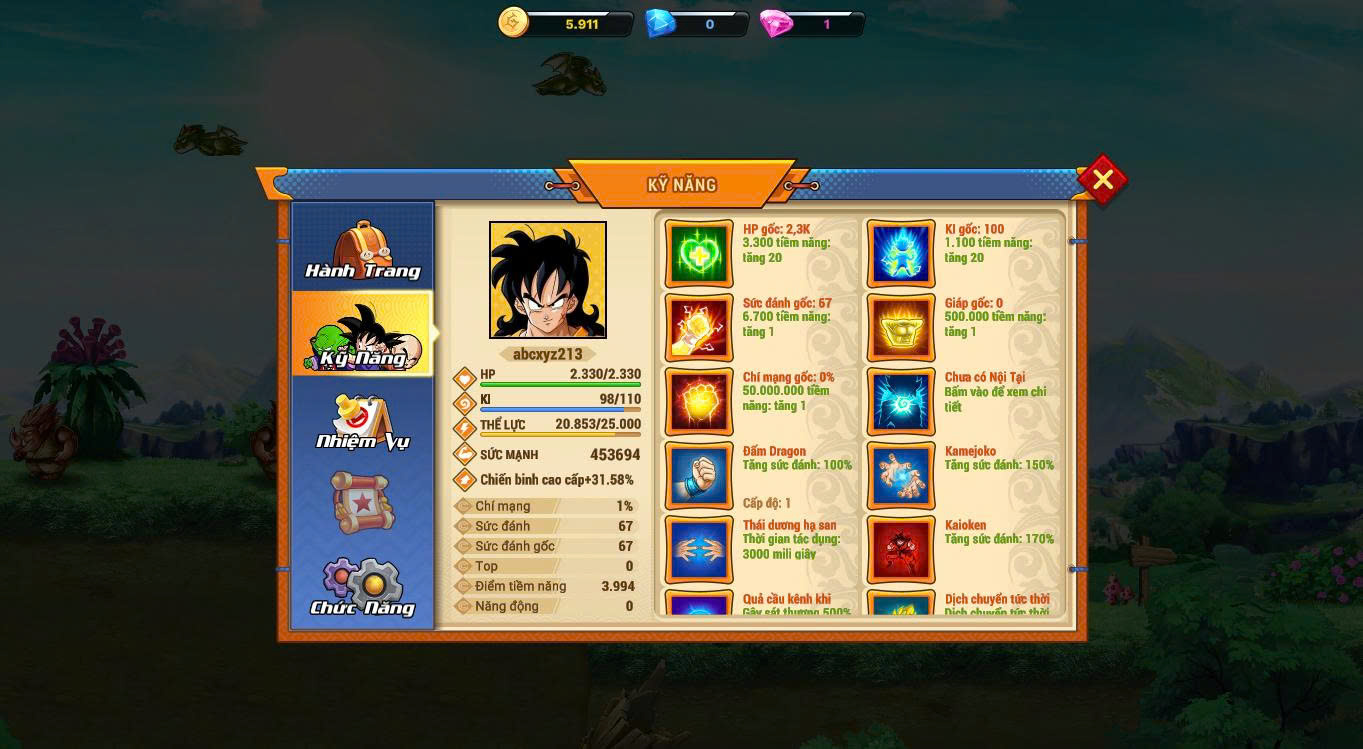Open the scroll with star tab
The height and width of the screenshot is (749, 1363).
click(362, 502)
